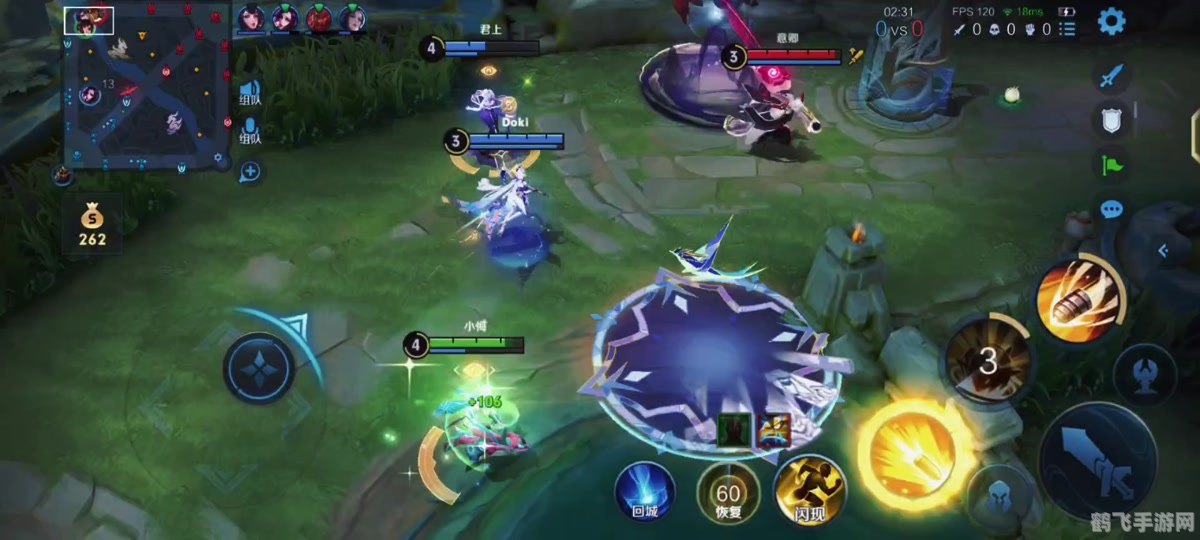Use the Restore (恢复) heal button
Viewport: 1200px width, 540px height.
[x=728, y=492]
